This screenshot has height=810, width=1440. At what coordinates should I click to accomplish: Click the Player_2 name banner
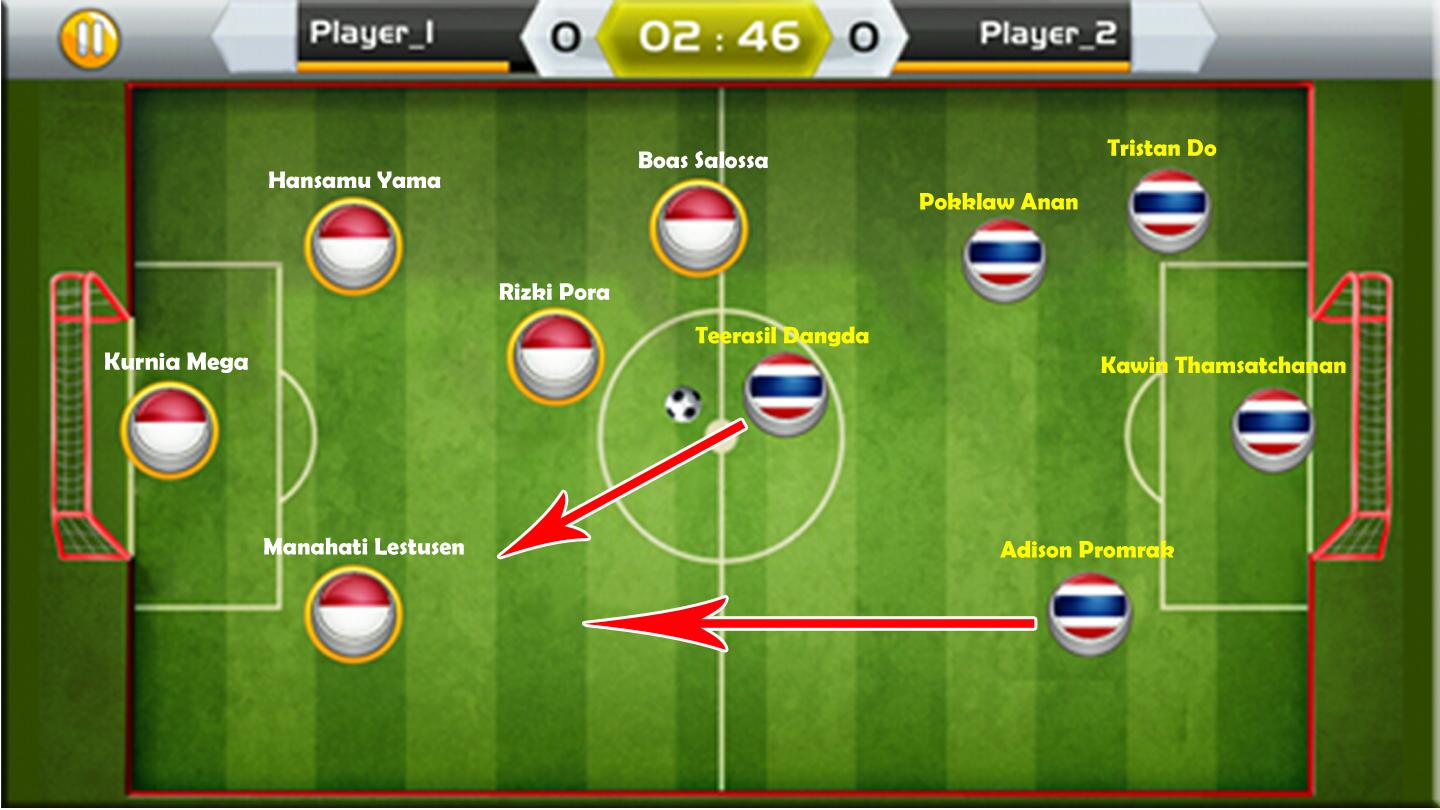click(x=1046, y=31)
